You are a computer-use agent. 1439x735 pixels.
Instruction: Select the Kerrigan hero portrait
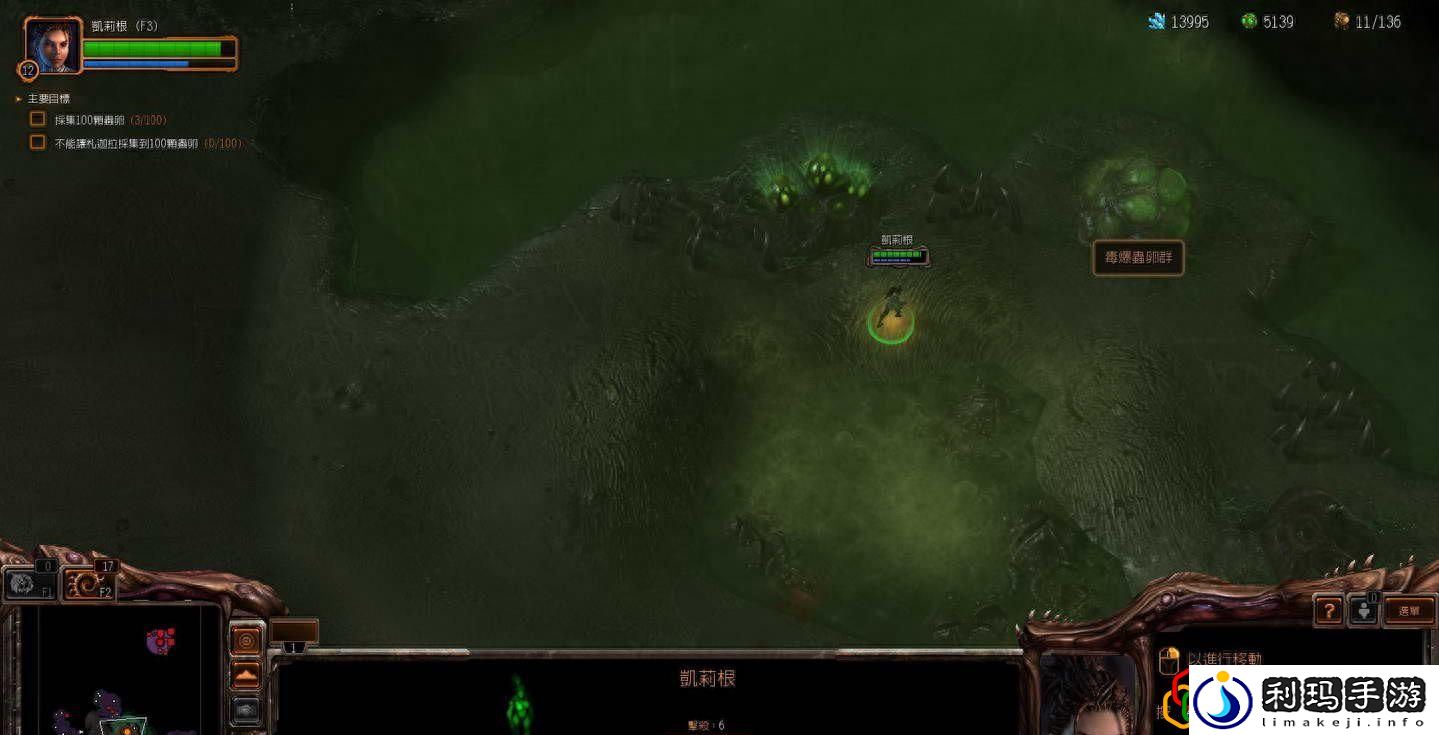click(52, 45)
